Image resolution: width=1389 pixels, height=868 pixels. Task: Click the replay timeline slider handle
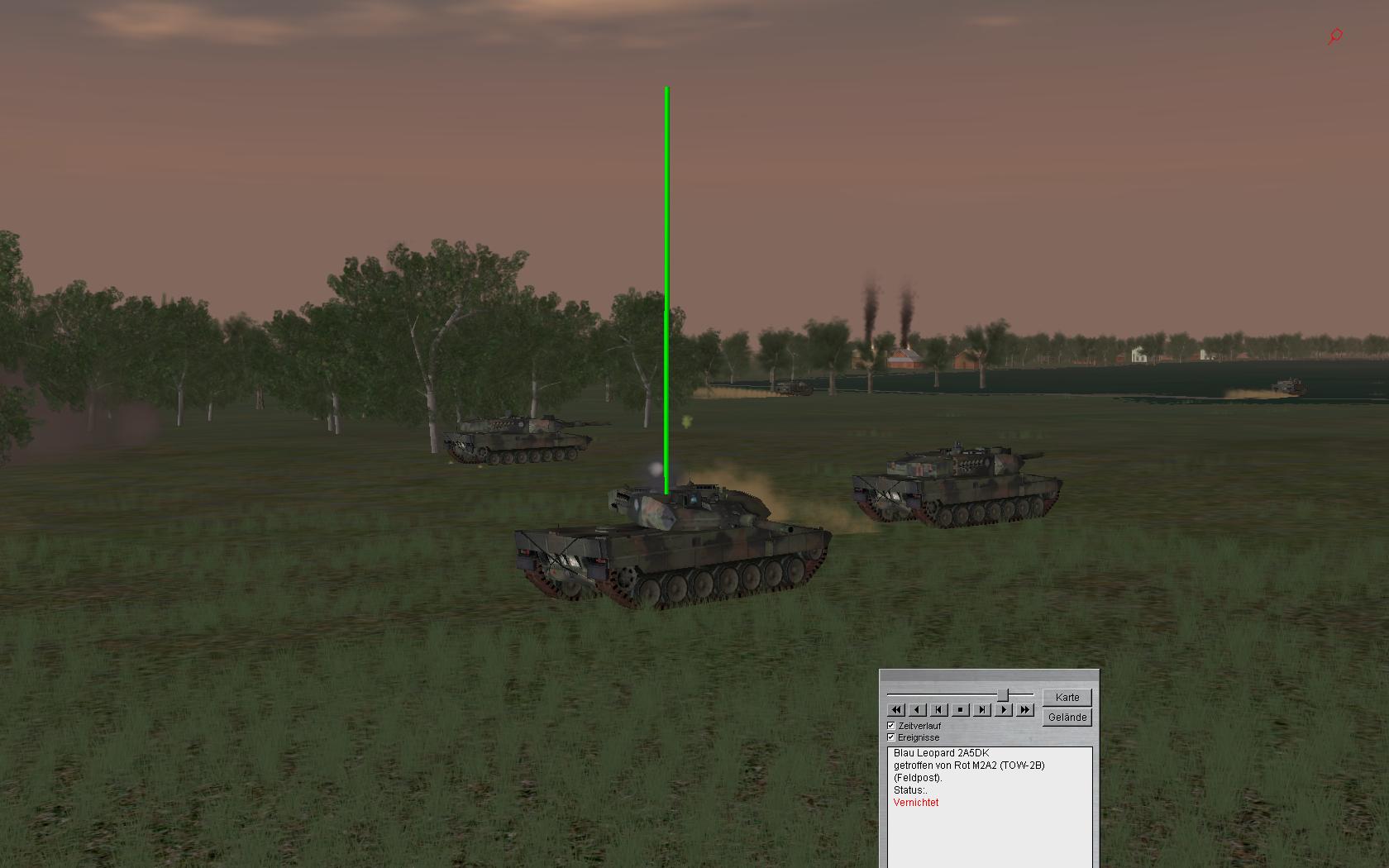[1003, 694]
